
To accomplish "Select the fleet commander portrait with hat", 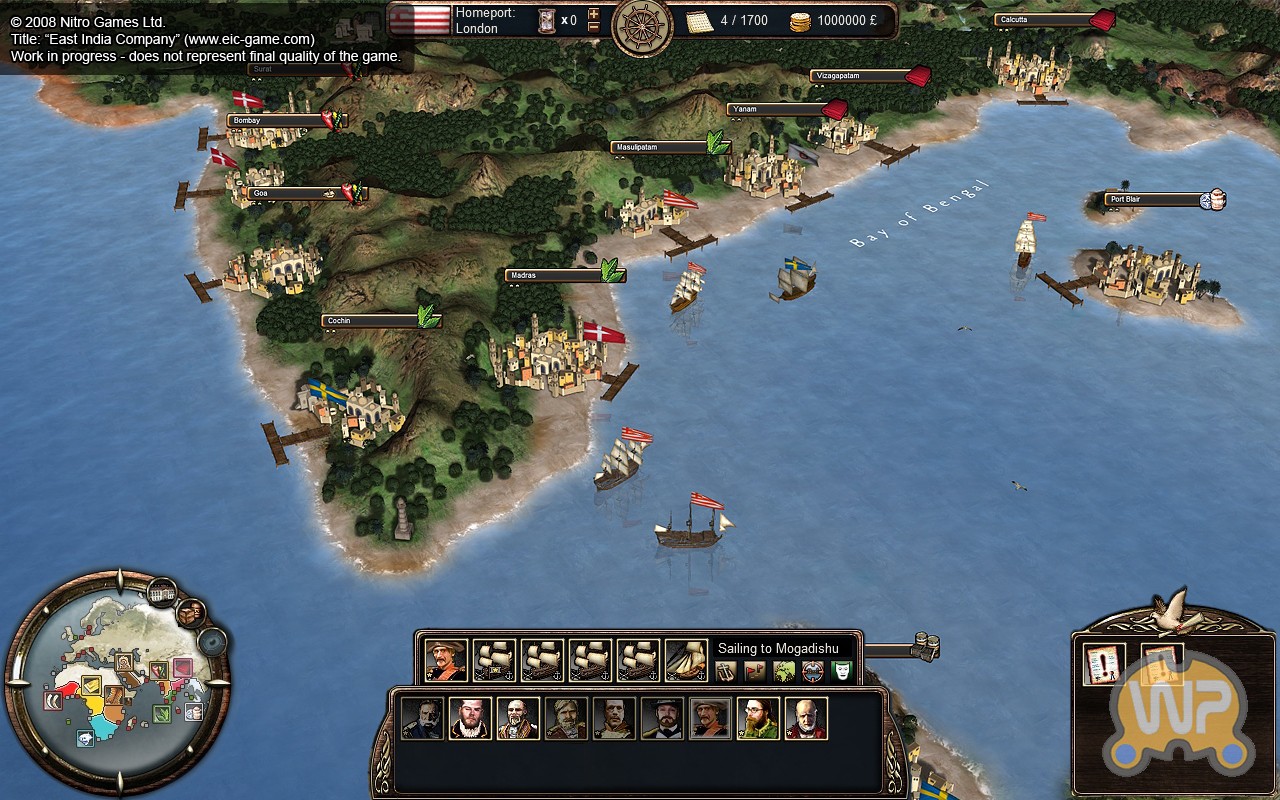I will coord(446,660).
